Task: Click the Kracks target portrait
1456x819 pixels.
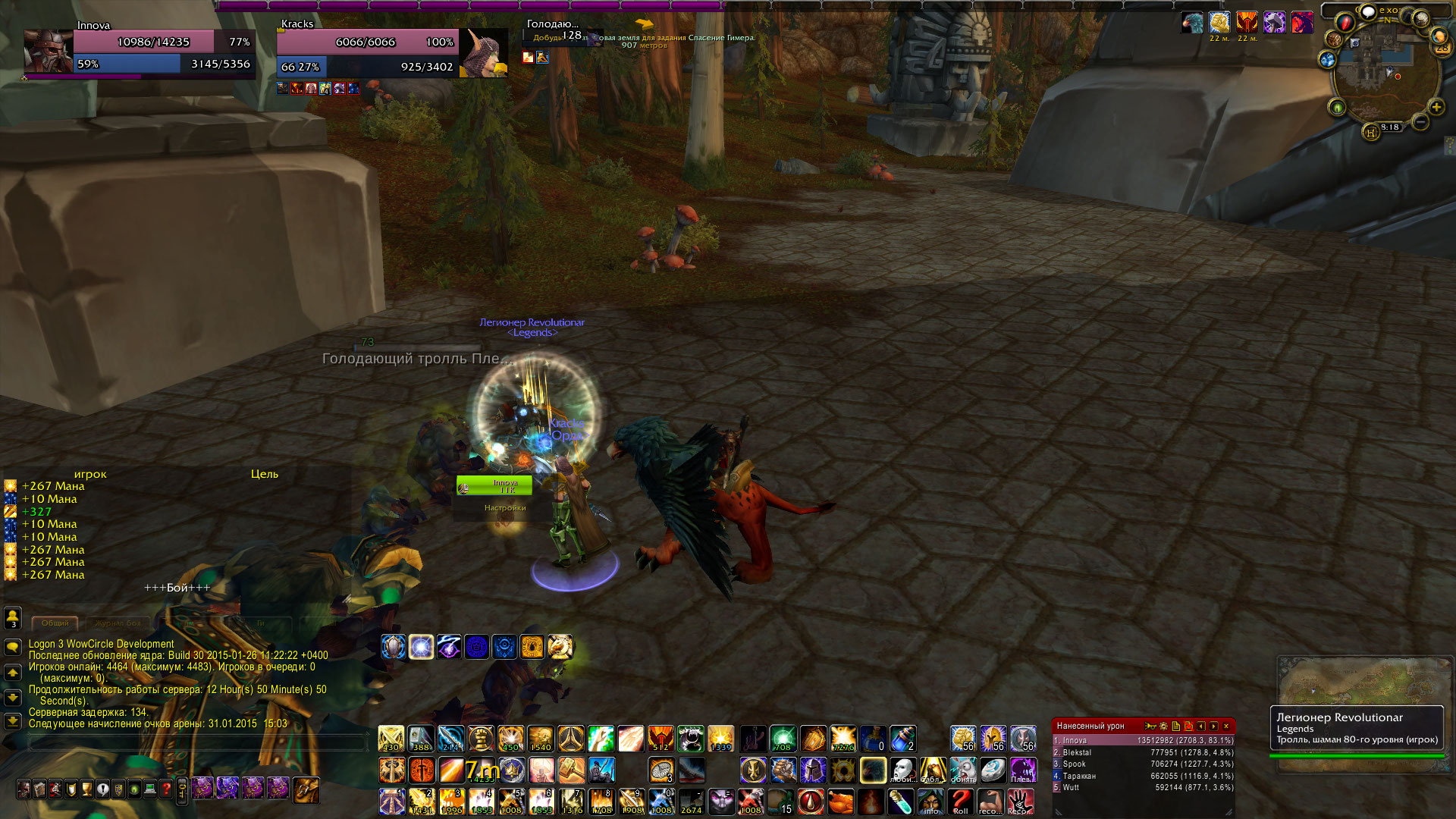Action: [485, 53]
